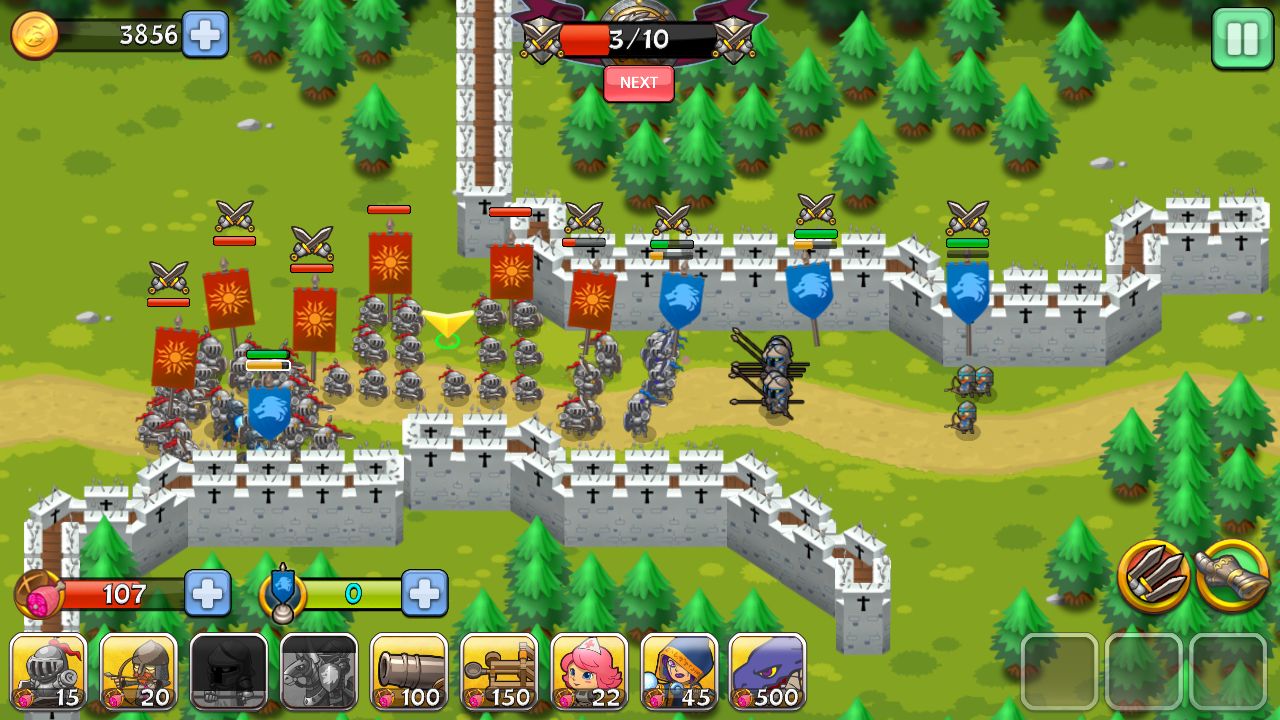Summon the pink-haired healer costing 22
This screenshot has width=1280, height=720.
[589, 672]
